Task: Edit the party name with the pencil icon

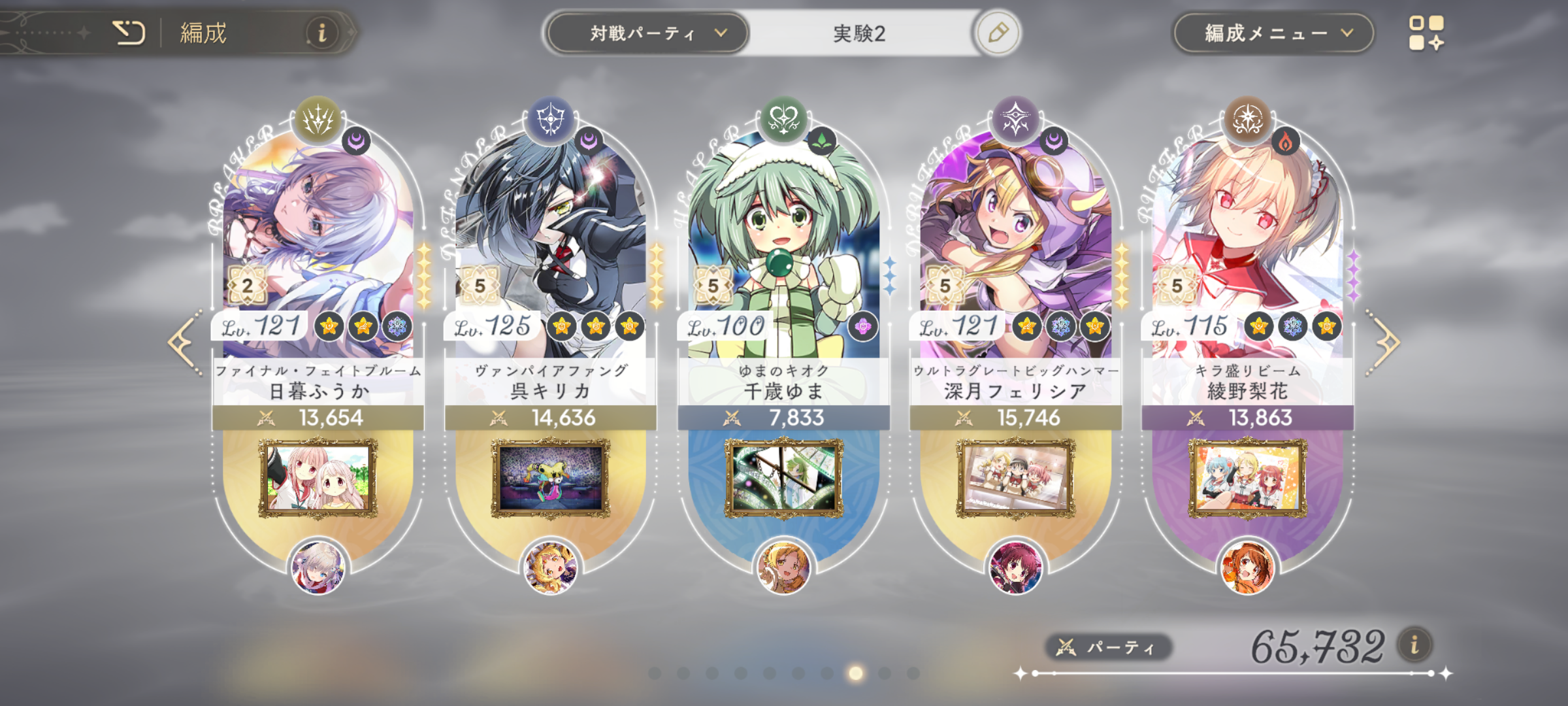Action: 998,33
